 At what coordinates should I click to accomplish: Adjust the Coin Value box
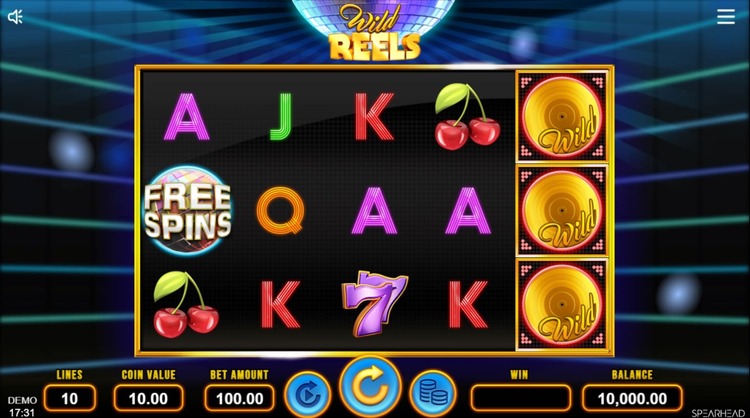point(148,398)
